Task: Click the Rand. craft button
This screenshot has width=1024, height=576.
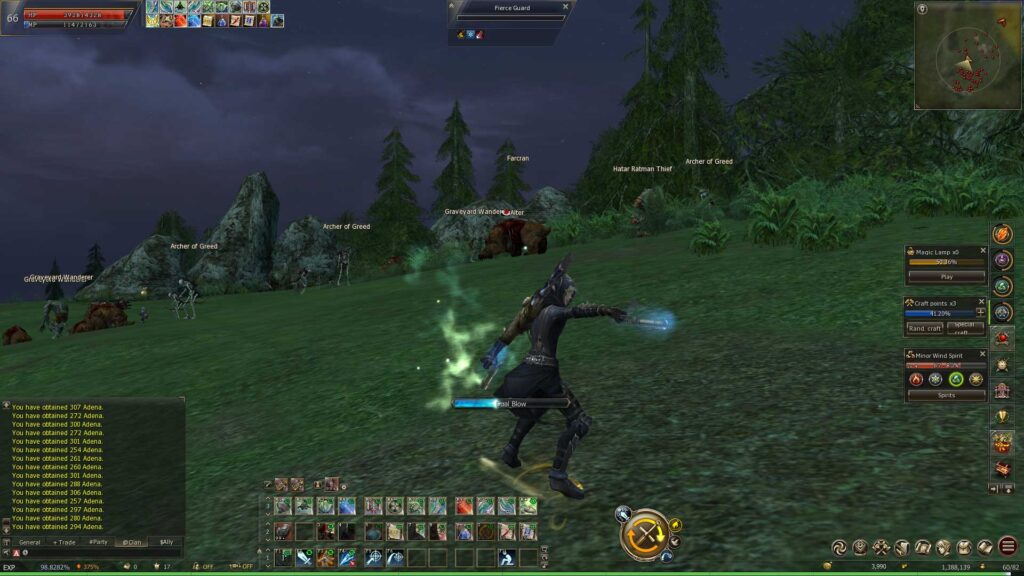Action: [925, 328]
